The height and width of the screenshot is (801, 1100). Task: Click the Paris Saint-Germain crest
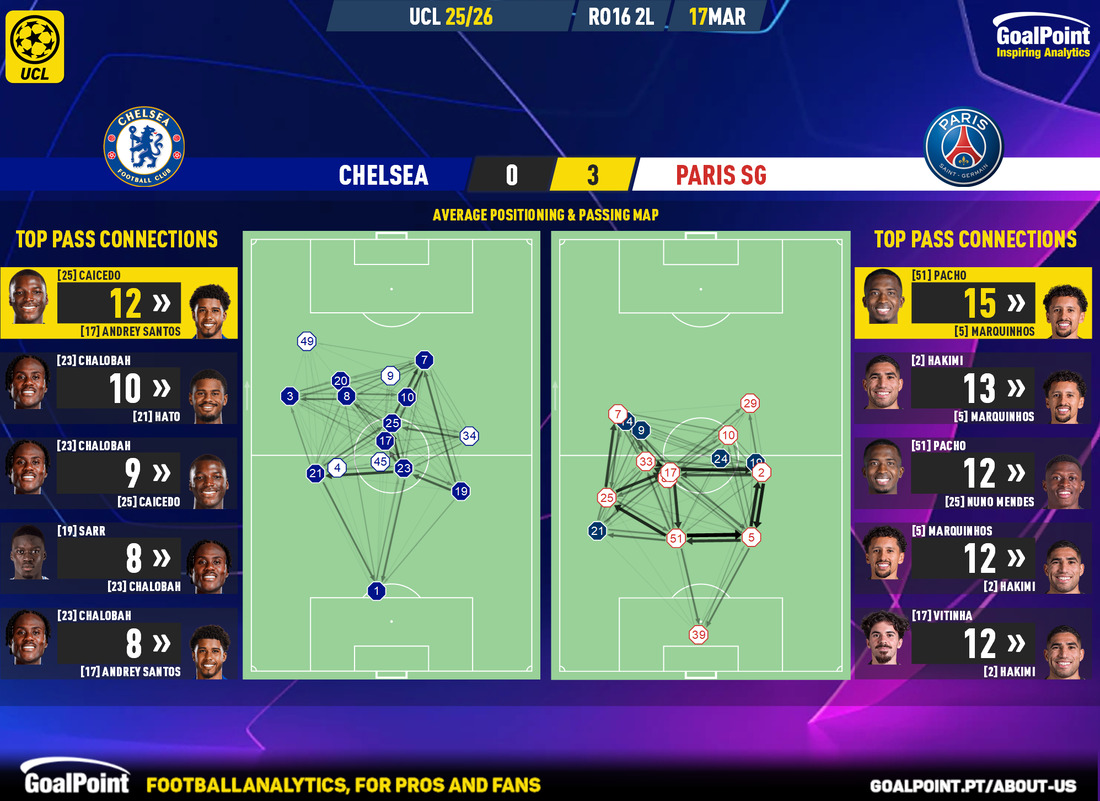tap(964, 147)
